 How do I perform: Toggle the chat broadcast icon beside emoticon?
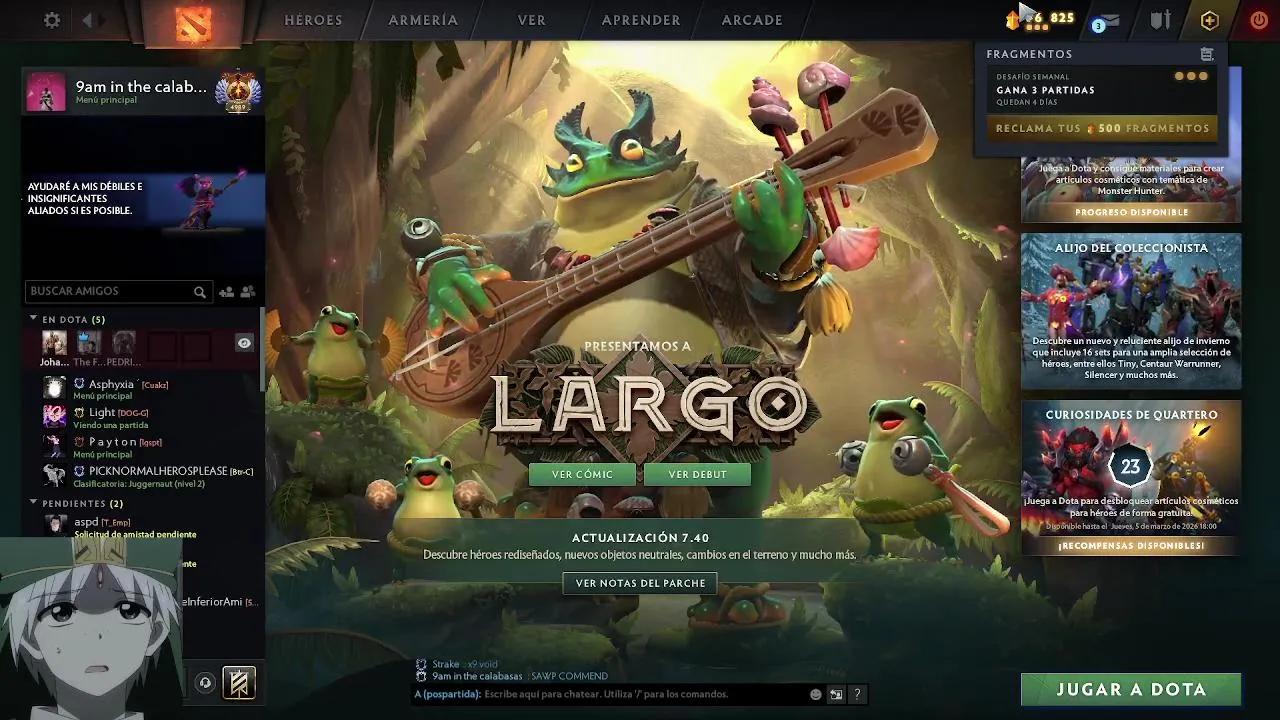pyautogui.click(x=836, y=694)
